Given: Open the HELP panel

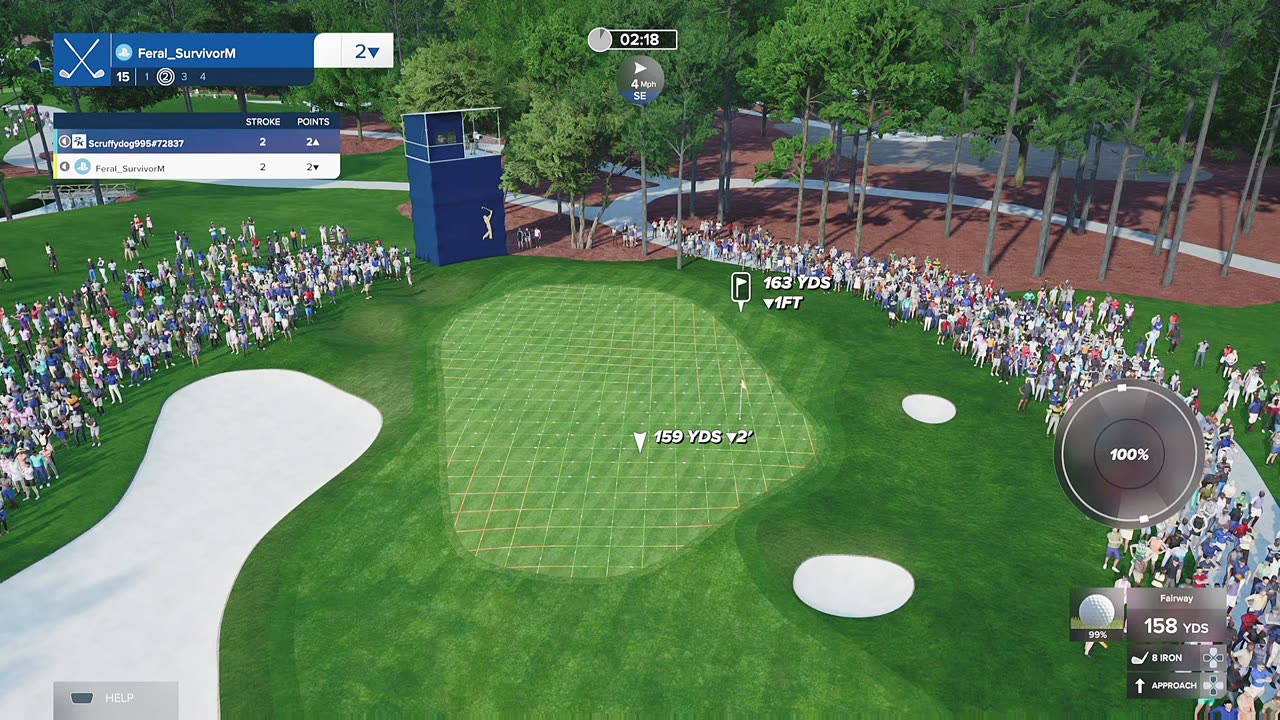Looking at the screenshot, I should point(115,698).
